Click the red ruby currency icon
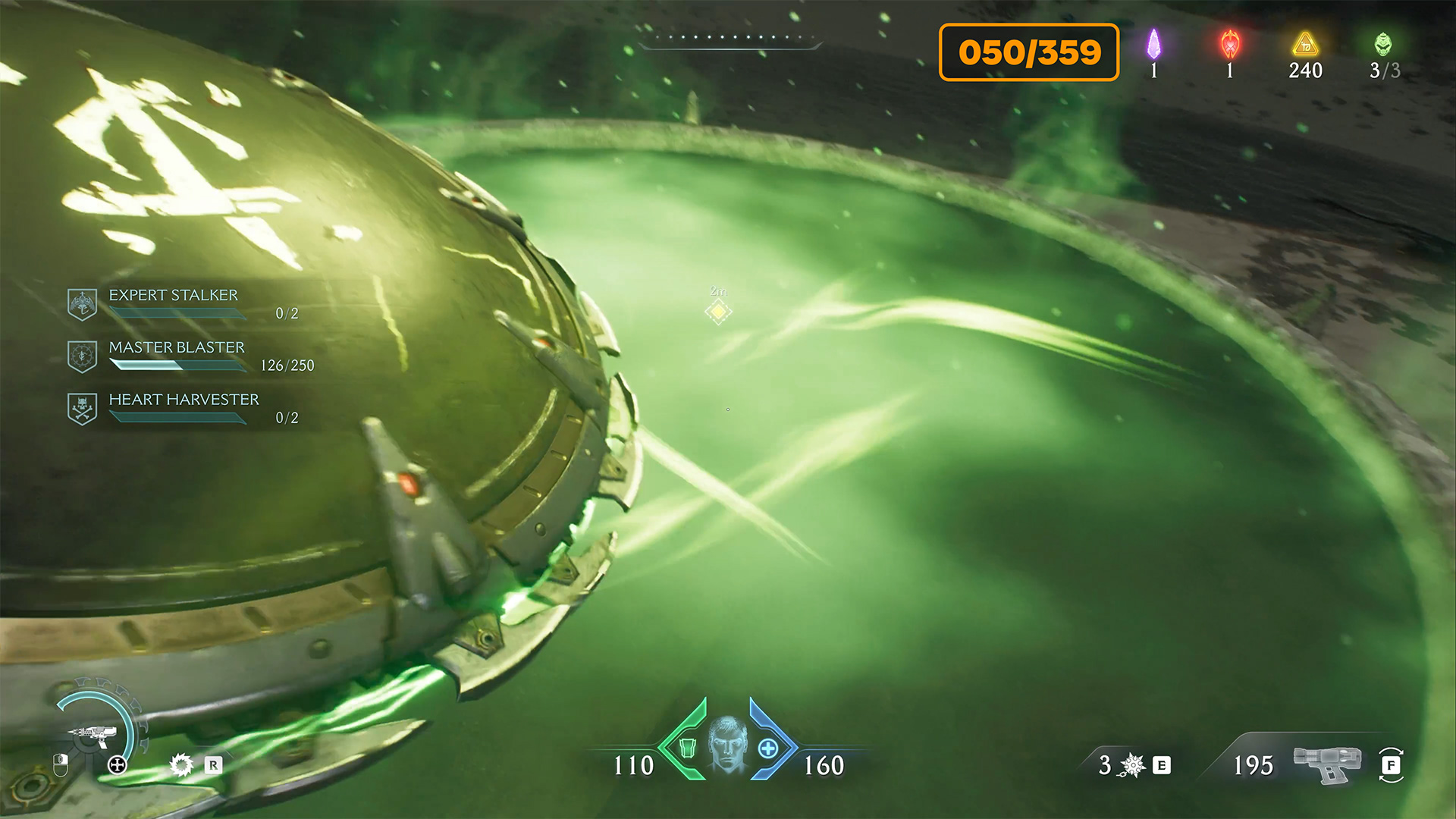This screenshot has width=1456, height=819. (1229, 45)
